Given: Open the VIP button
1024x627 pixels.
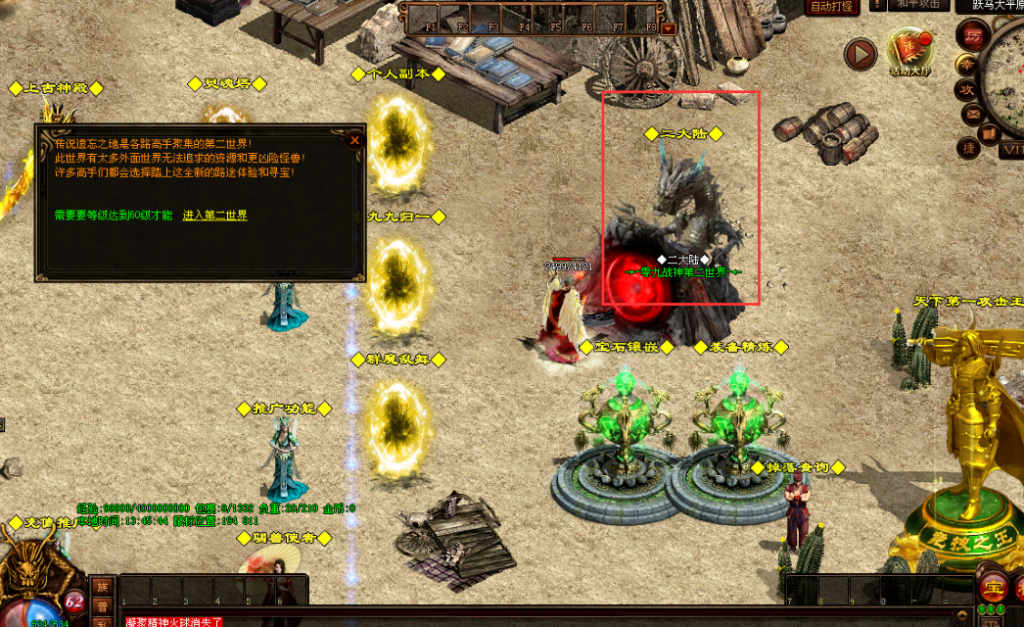Looking at the screenshot, I should (x=1012, y=150).
